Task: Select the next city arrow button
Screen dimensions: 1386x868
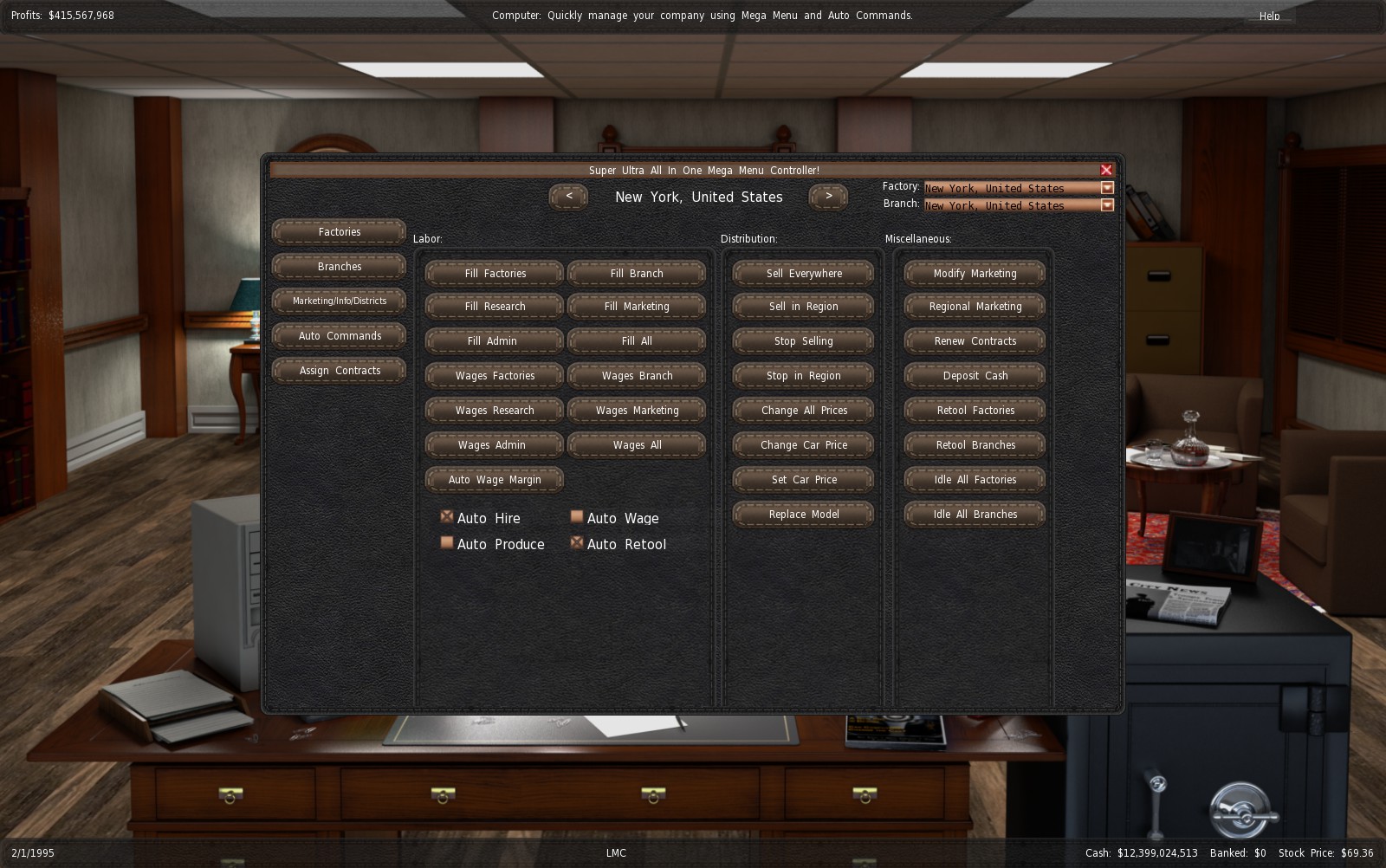Action: (828, 197)
